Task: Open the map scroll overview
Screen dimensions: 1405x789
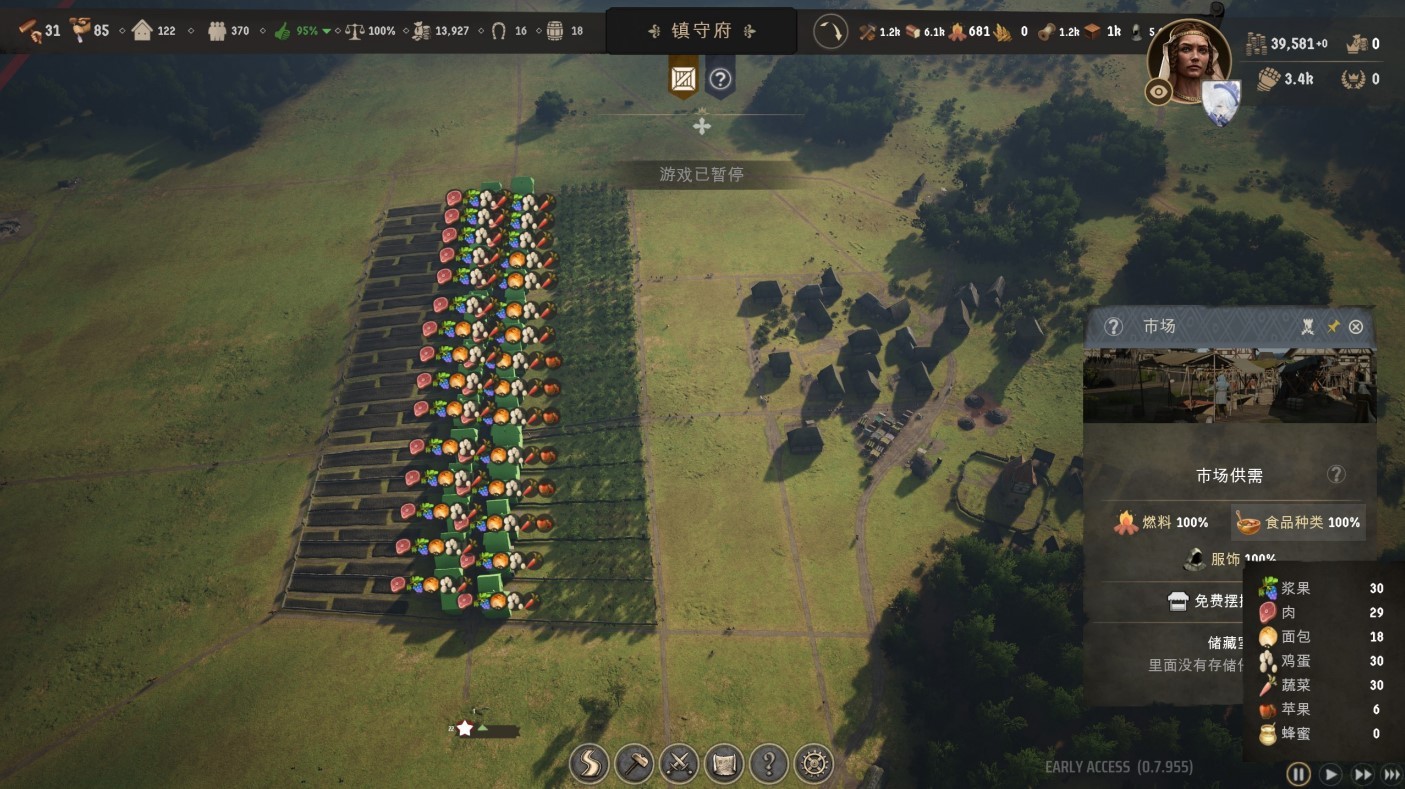Action: click(x=724, y=765)
